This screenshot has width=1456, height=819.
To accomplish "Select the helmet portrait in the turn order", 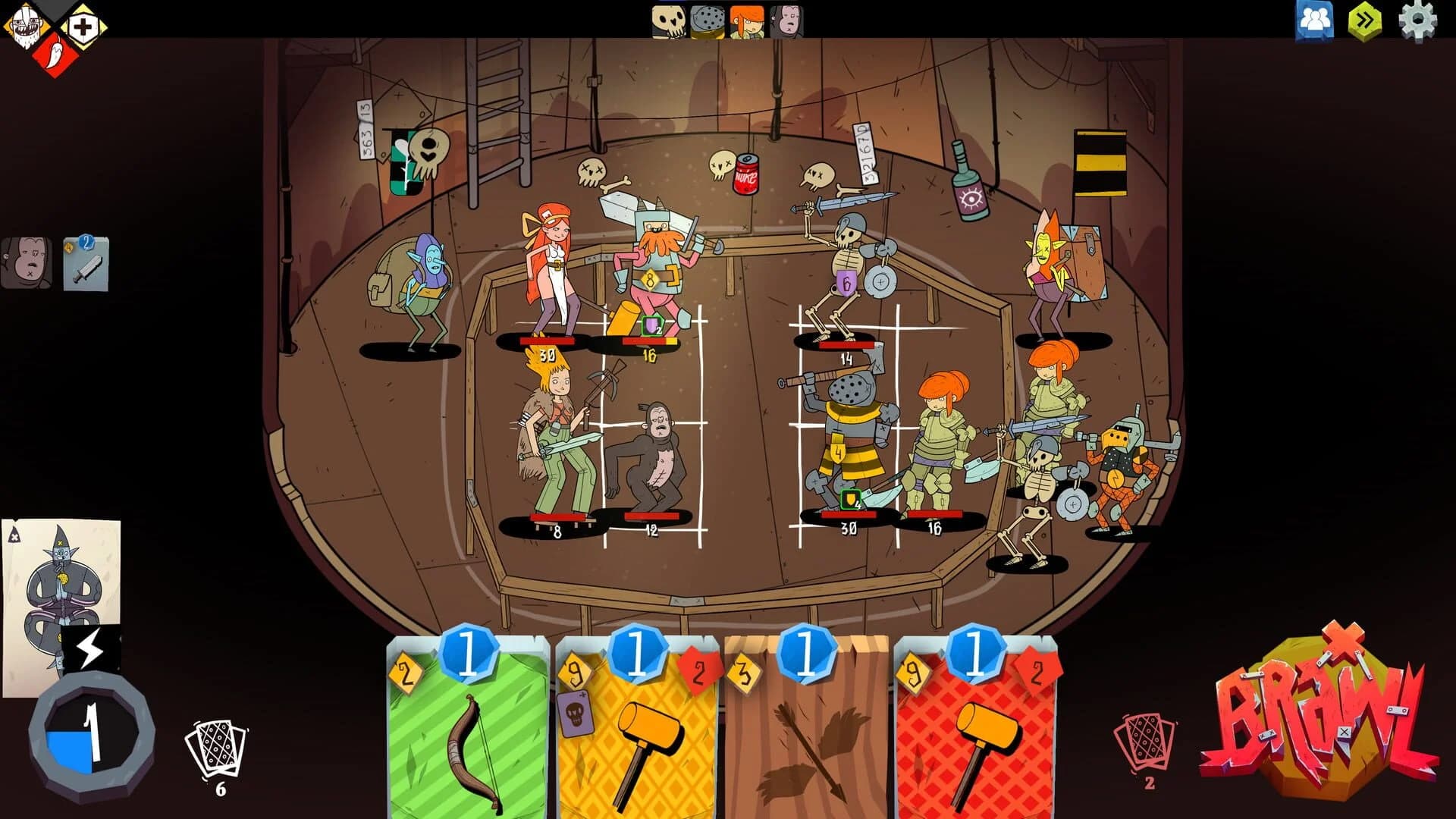I will point(708,19).
